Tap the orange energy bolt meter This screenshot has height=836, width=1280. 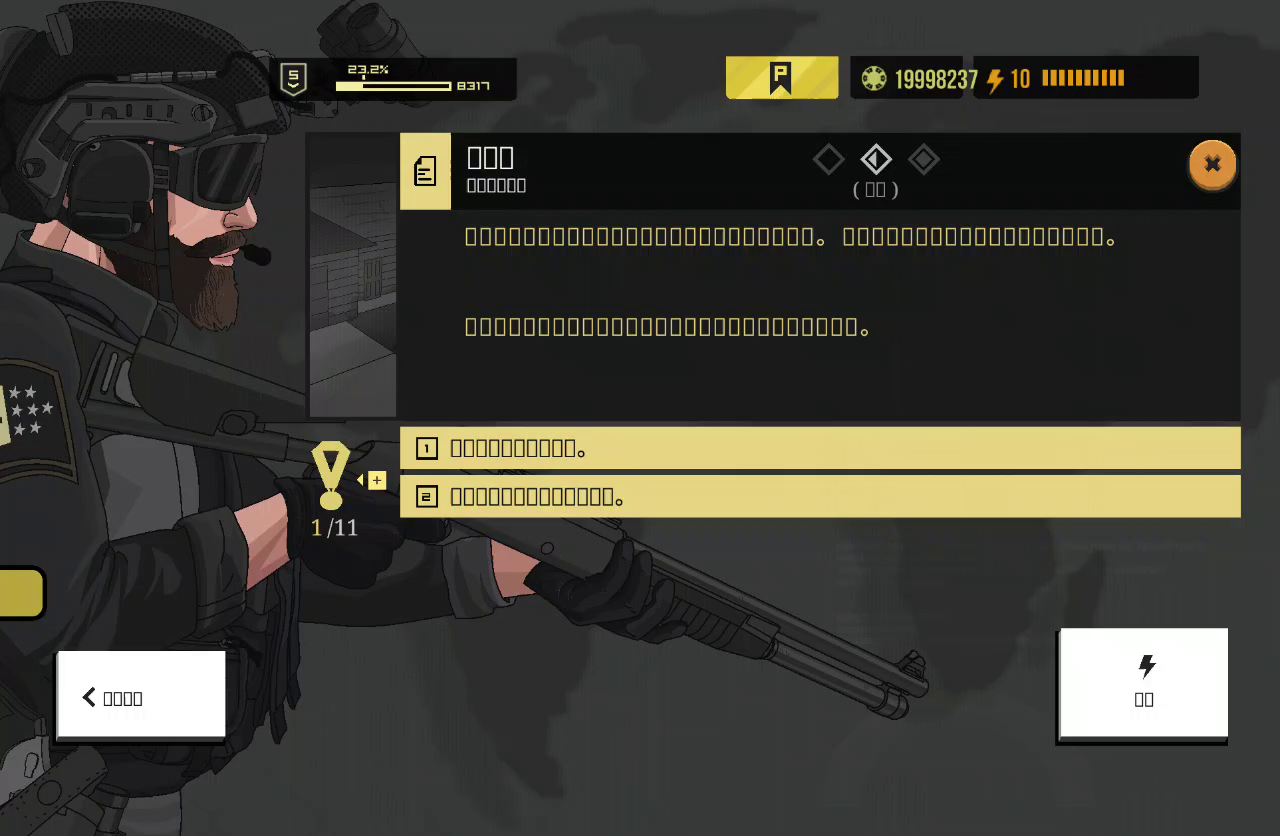[1084, 78]
